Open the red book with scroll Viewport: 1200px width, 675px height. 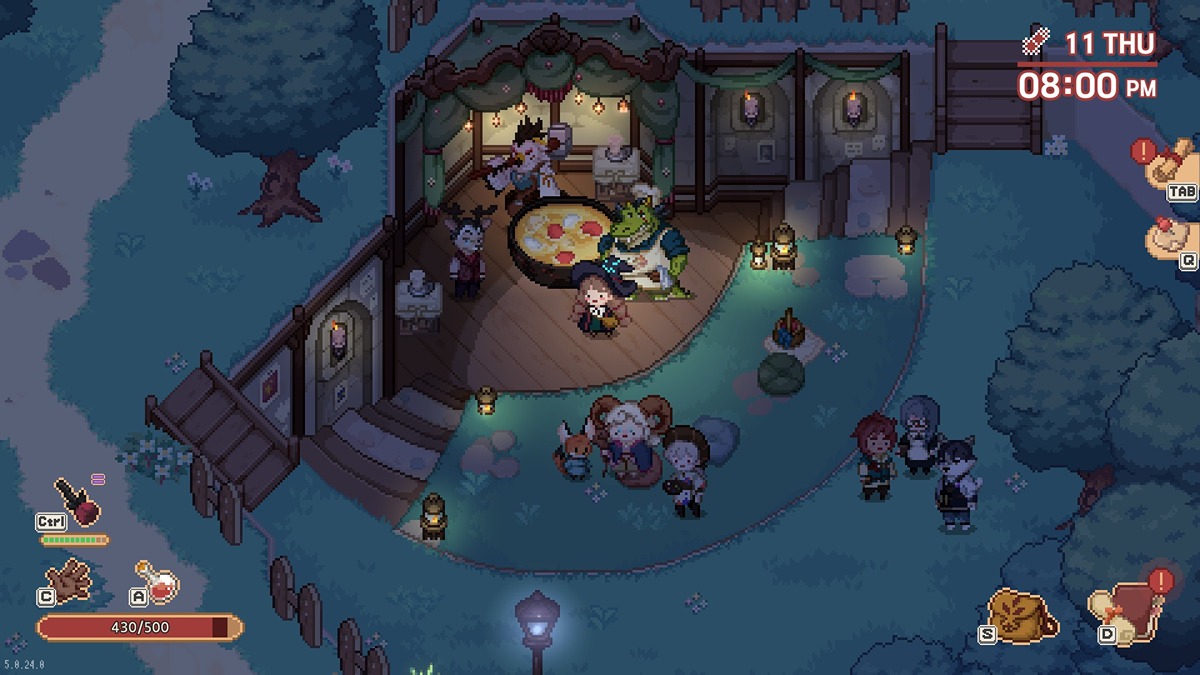click(1128, 614)
